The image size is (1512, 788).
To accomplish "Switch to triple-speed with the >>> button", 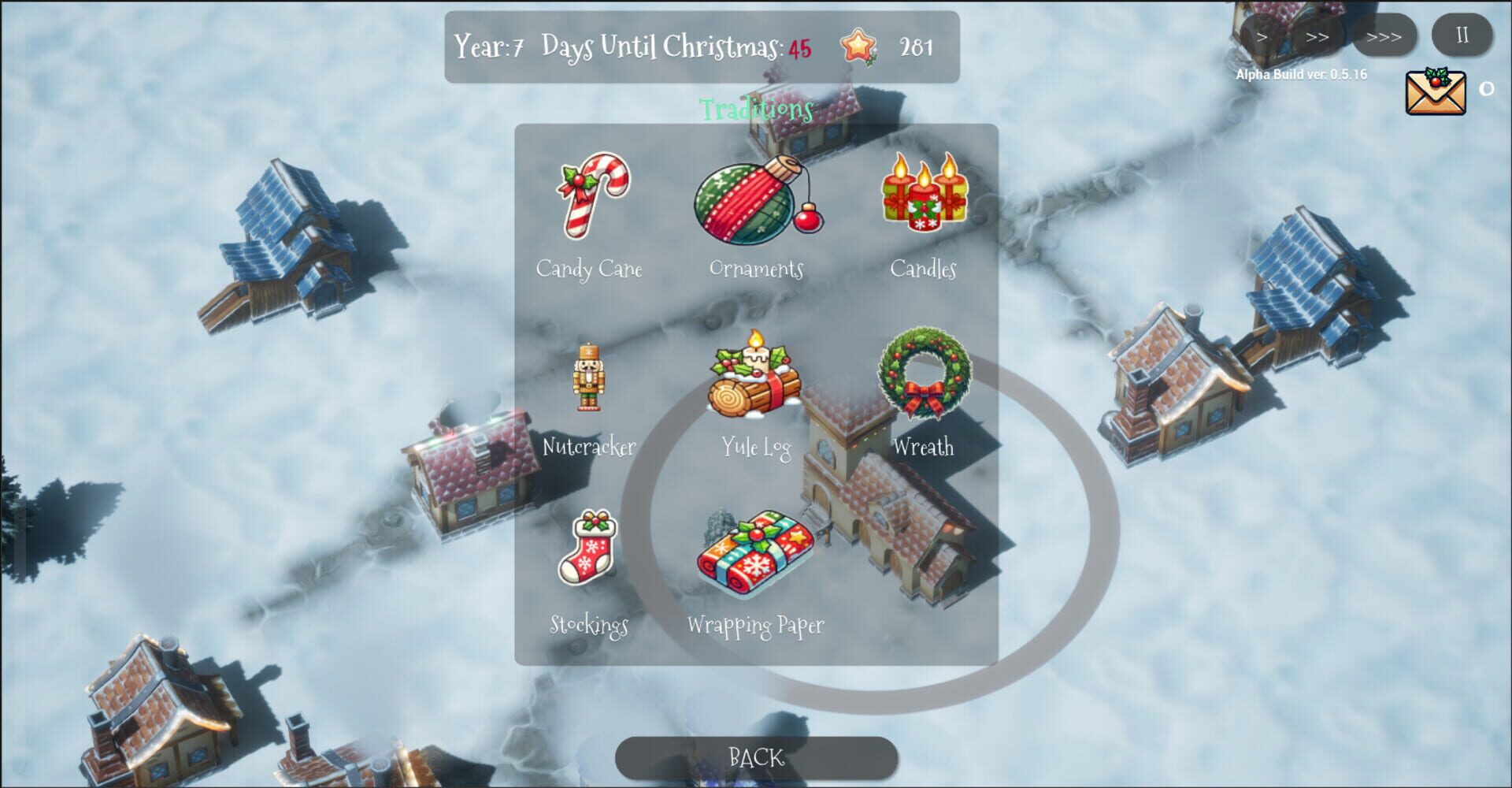I will 1384,35.
